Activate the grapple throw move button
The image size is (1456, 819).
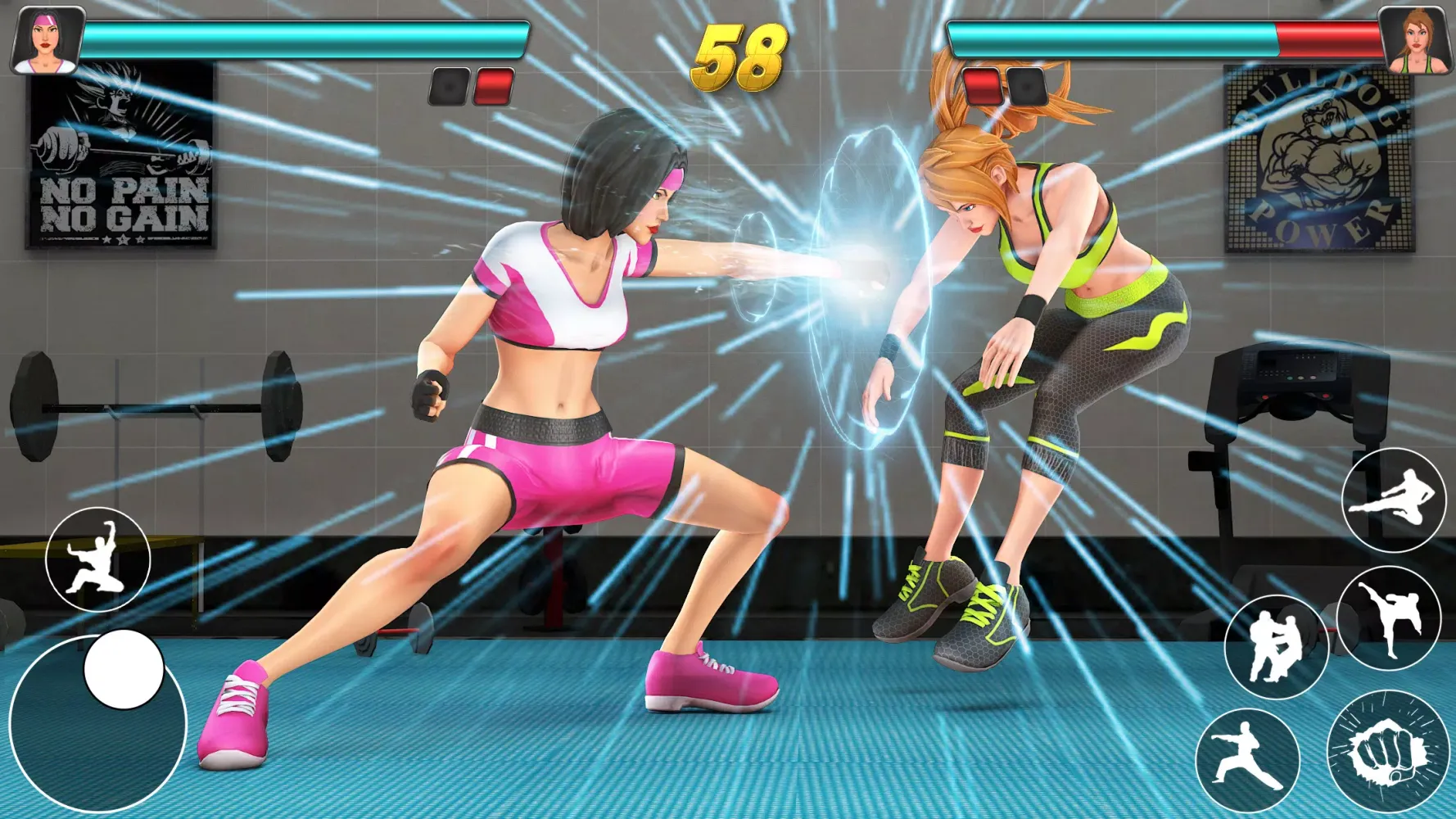tap(1274, 646)
